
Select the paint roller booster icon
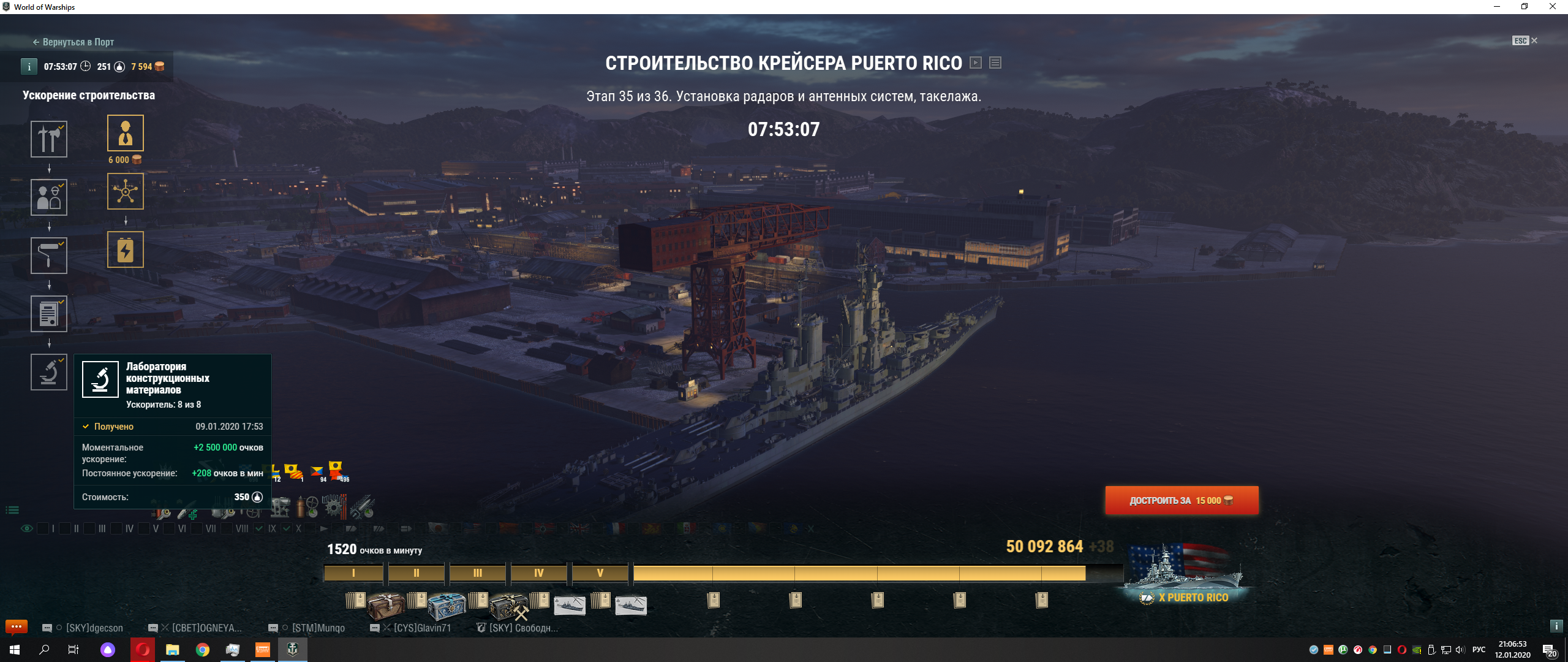tap(49, 256)
